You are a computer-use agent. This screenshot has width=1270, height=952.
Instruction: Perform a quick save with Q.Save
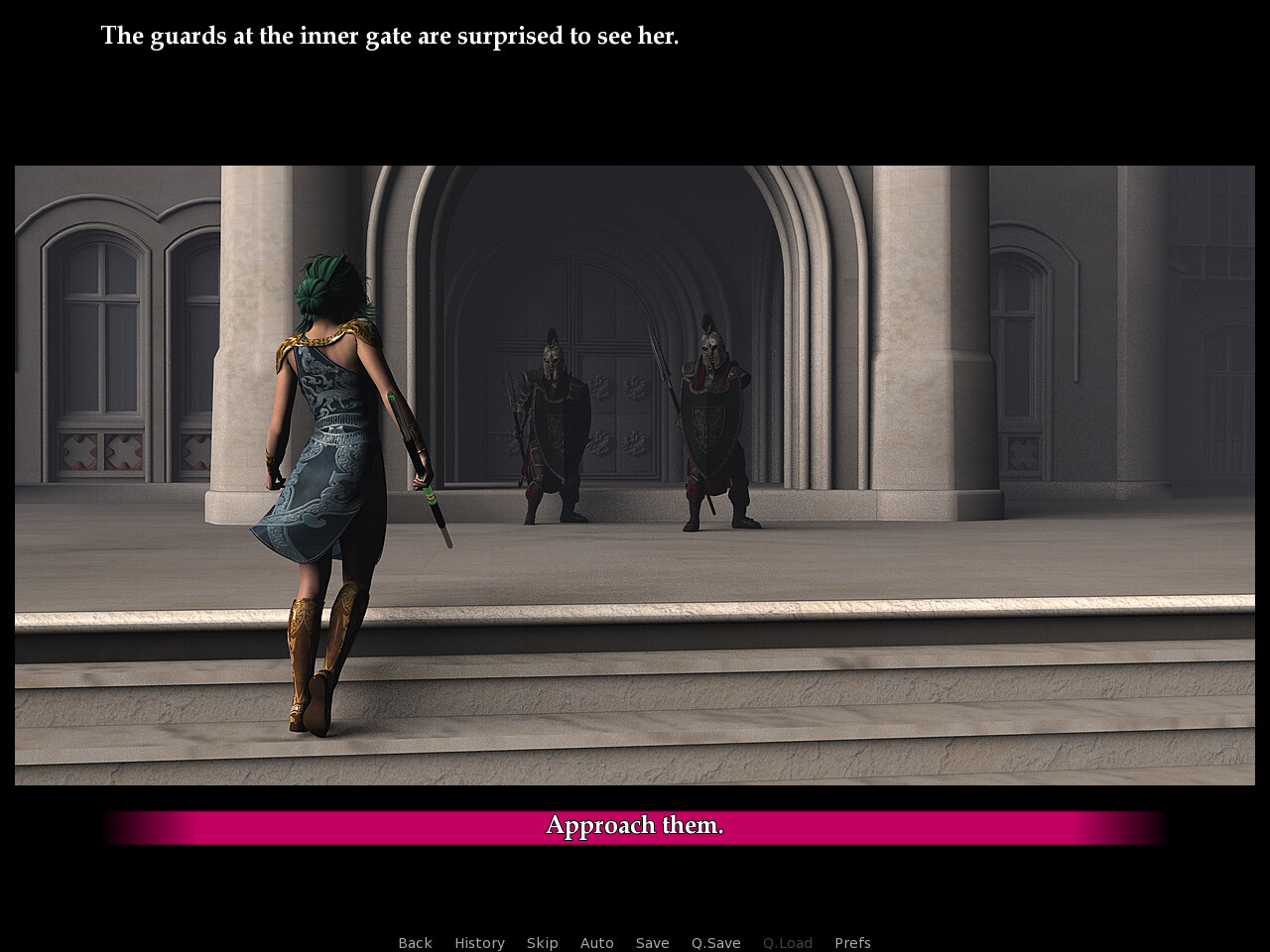tap(715, 942)
